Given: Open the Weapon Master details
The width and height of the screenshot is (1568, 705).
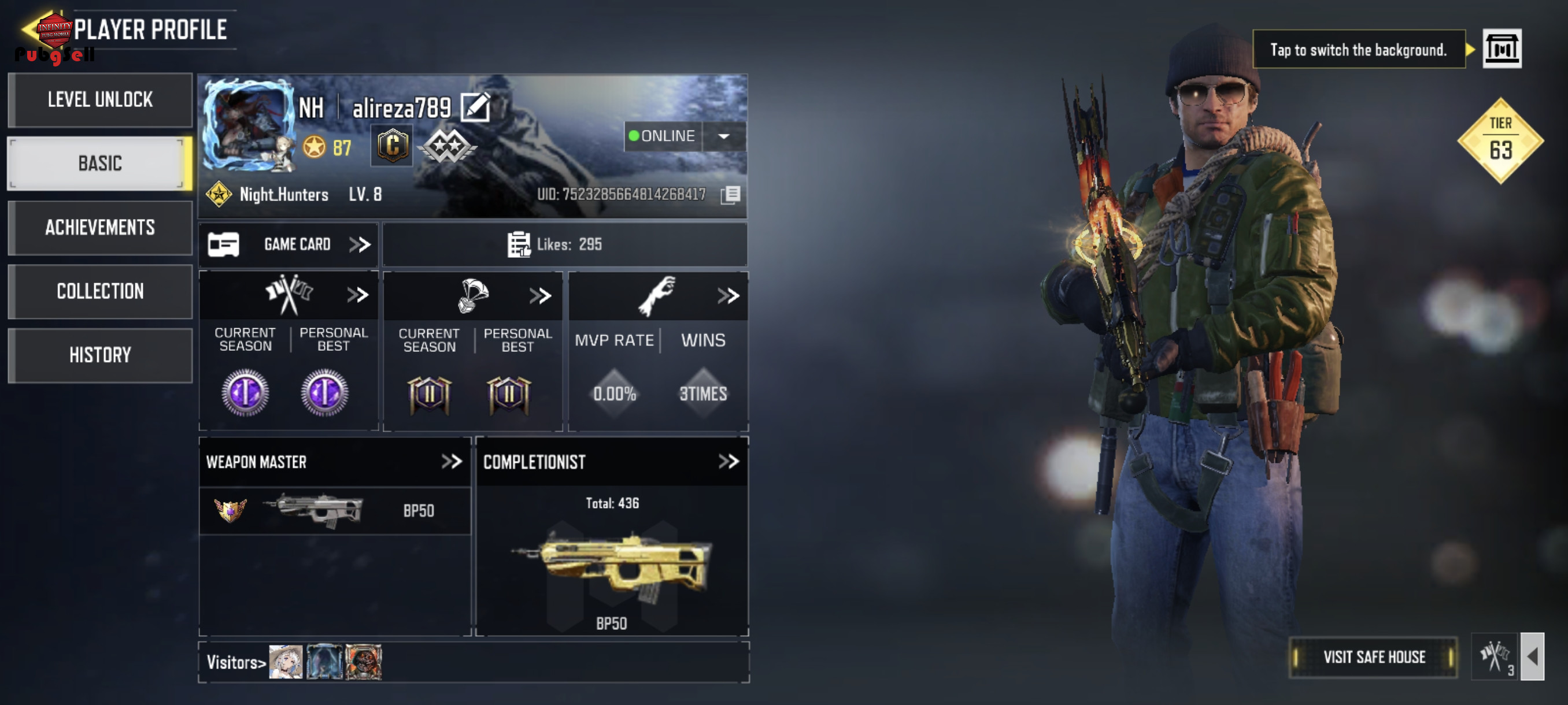Looking at the screenshot, I should (451, 462).
